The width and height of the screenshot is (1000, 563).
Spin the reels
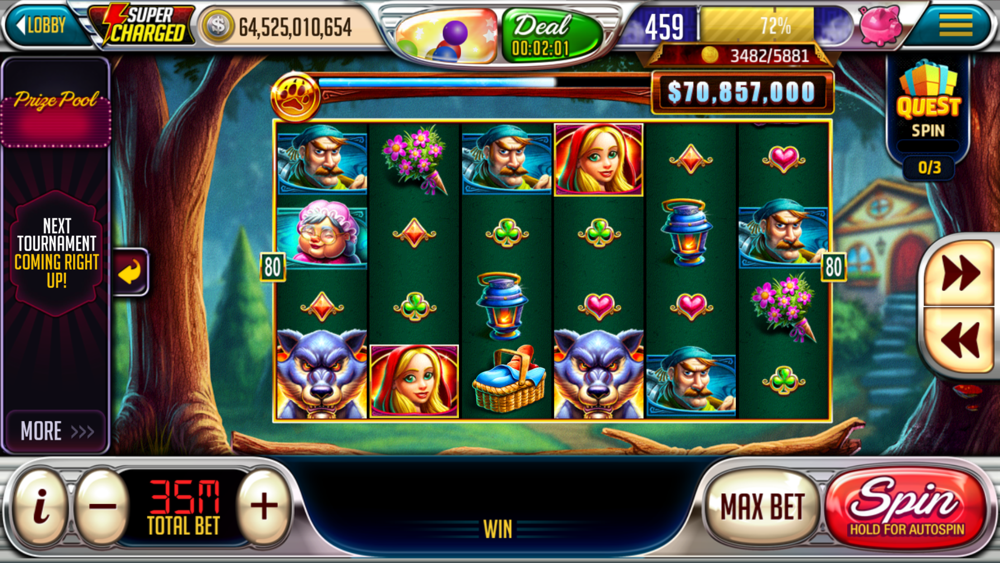coord(905,506)
